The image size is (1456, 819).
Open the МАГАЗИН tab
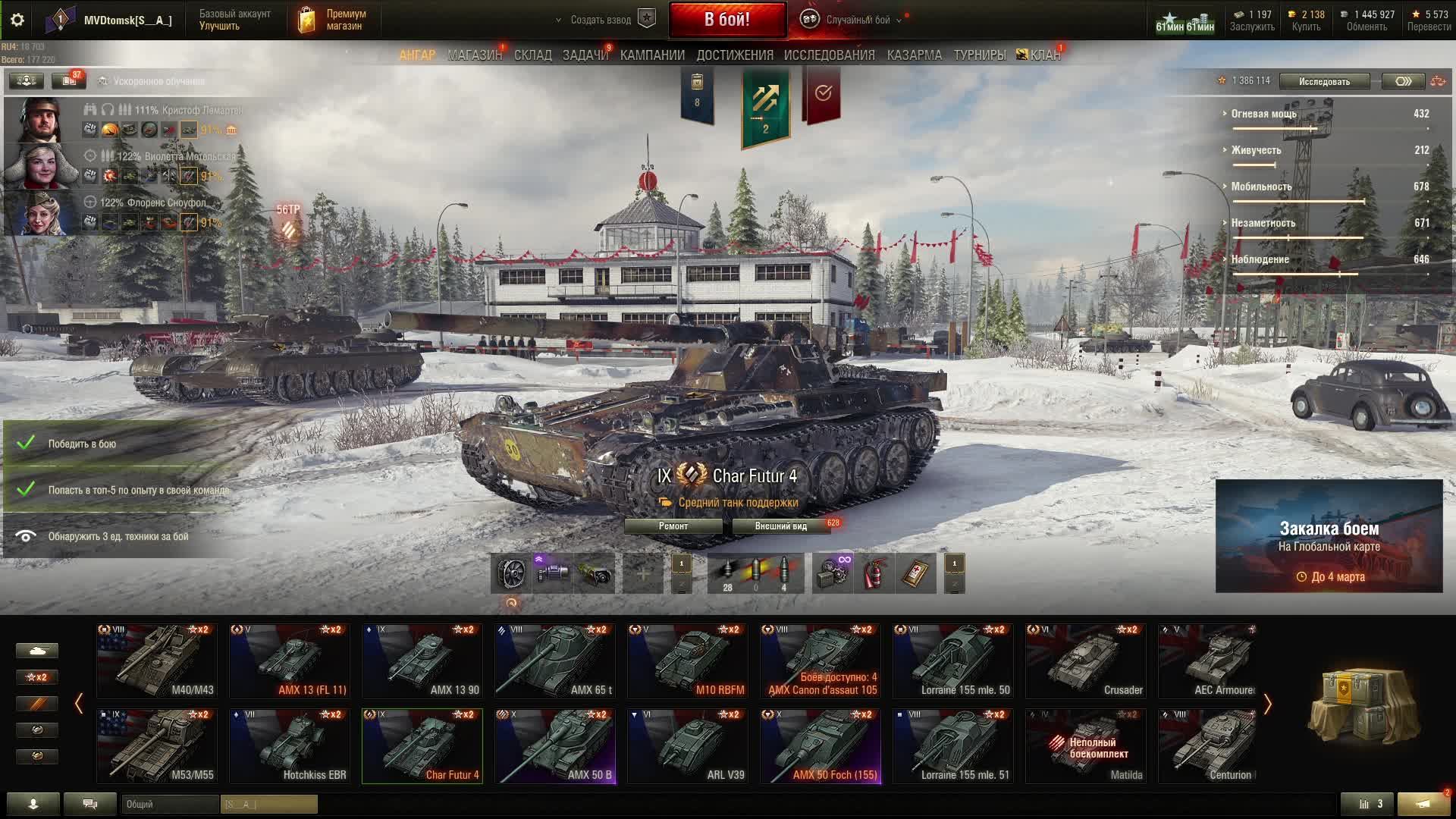pyautogui.click(x=475, y=55)
